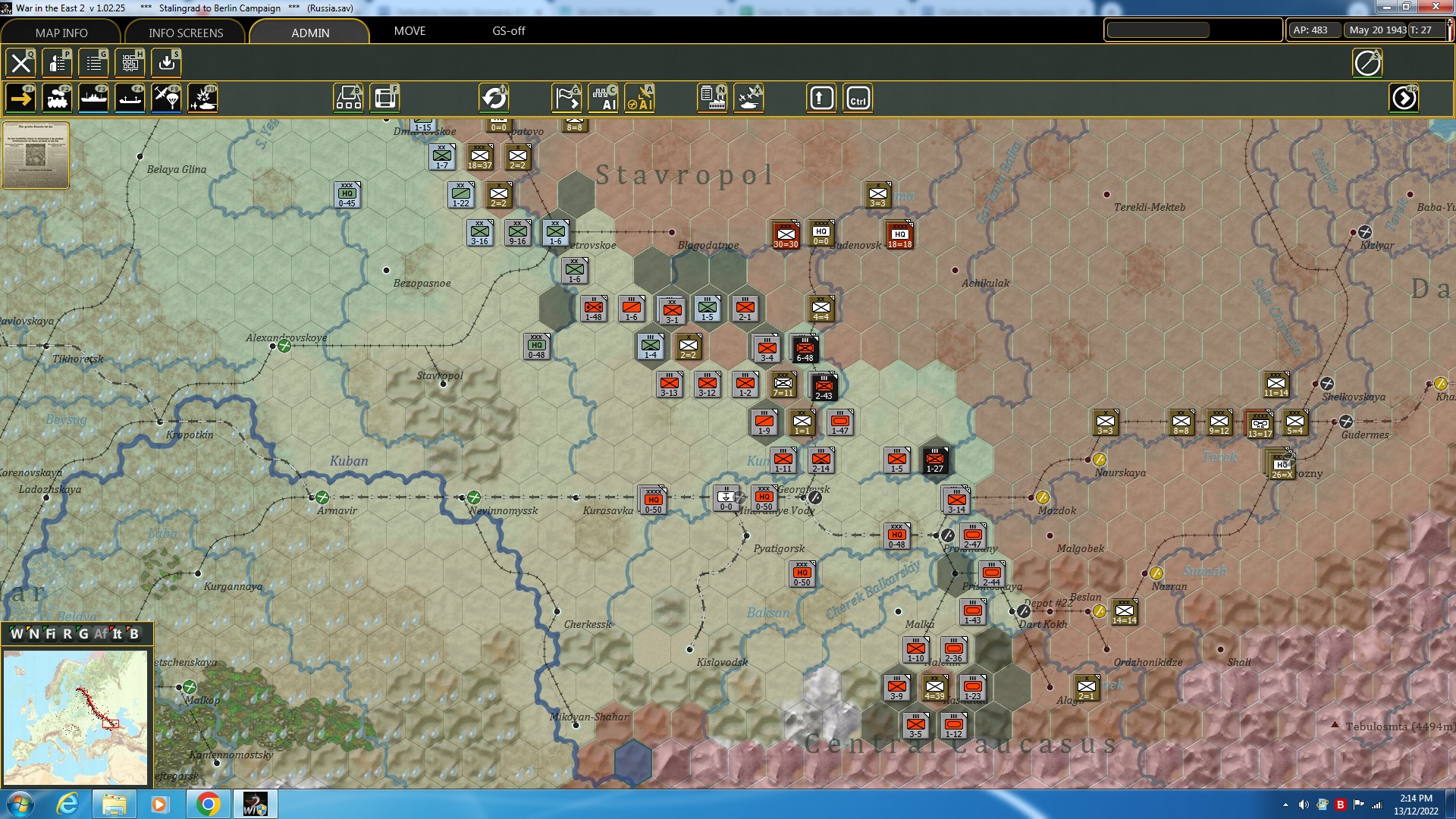
Task: Open the newspaper event thumbnail at top left
Action: coord(36,155)
